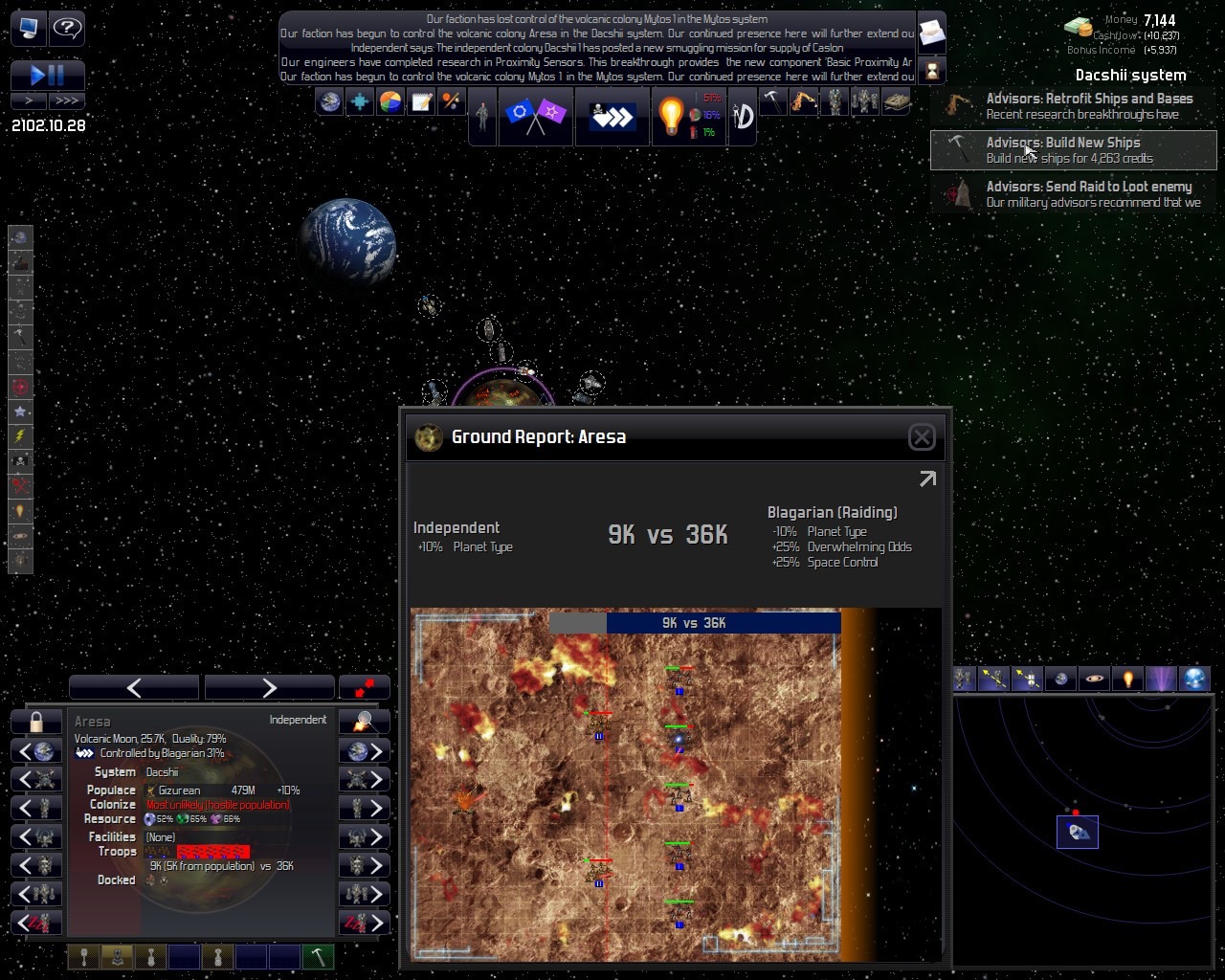
Task: Click the green hammer build button
Action: pyautogui.click(x=318, y=956)
